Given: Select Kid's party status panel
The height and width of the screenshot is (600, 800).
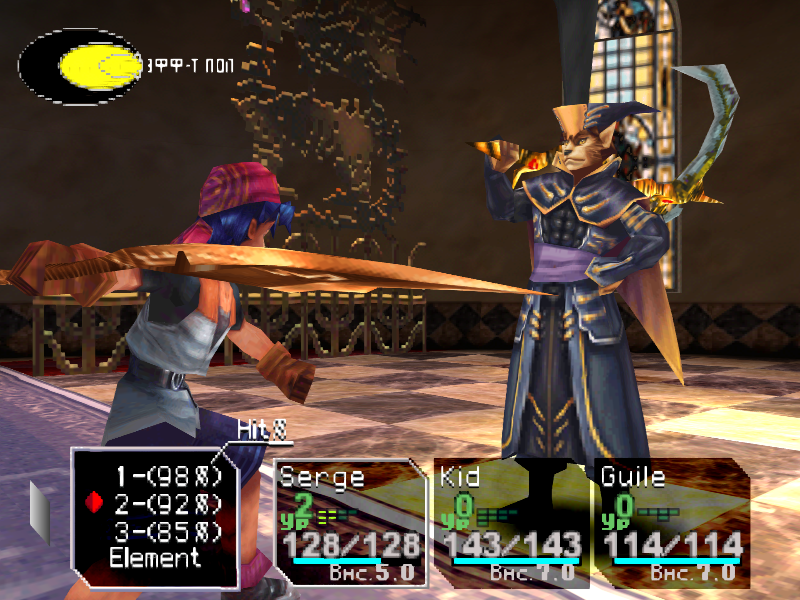Looking at the screenshot, I should tap(511, 522).
